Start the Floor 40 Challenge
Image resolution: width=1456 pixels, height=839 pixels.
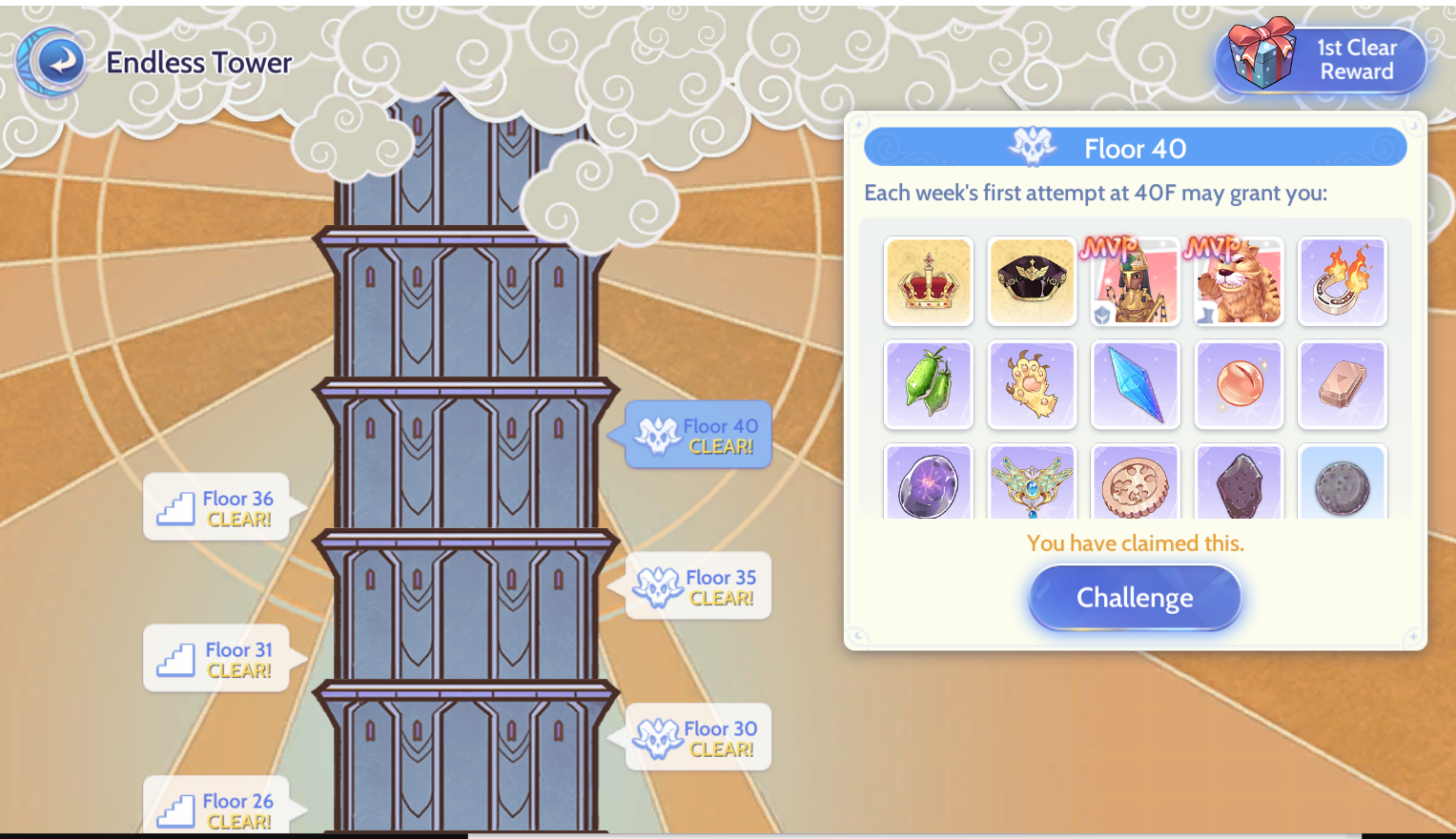(1135, 598)
